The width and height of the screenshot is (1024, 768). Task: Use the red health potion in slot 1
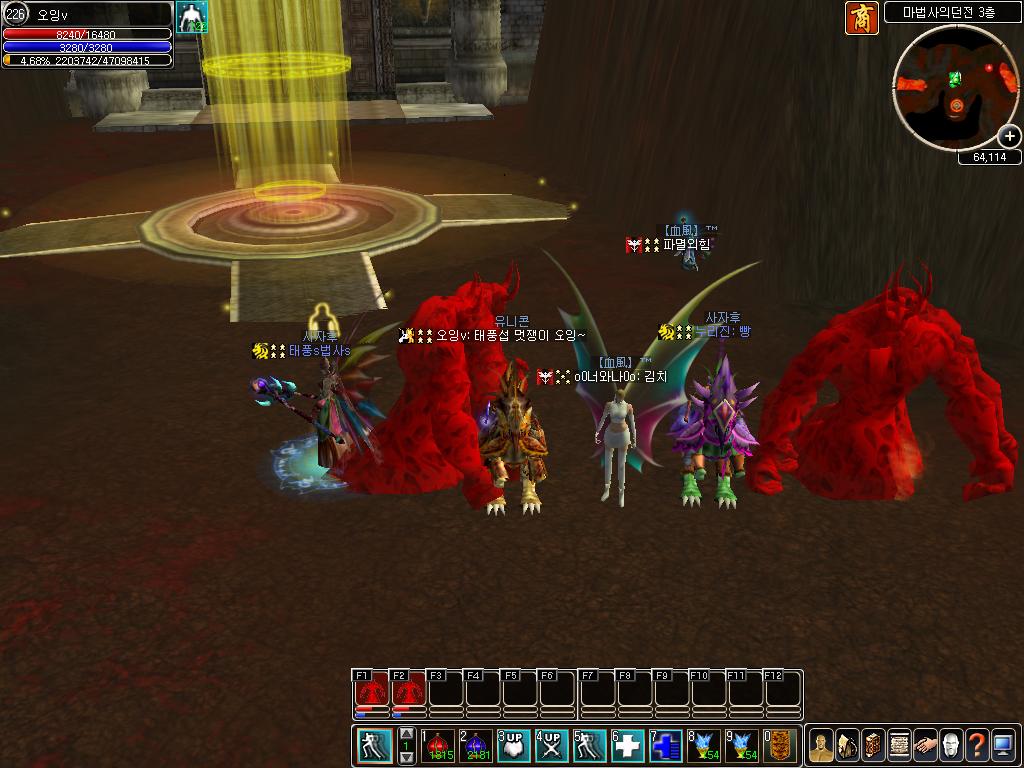[x=438, y=746]
